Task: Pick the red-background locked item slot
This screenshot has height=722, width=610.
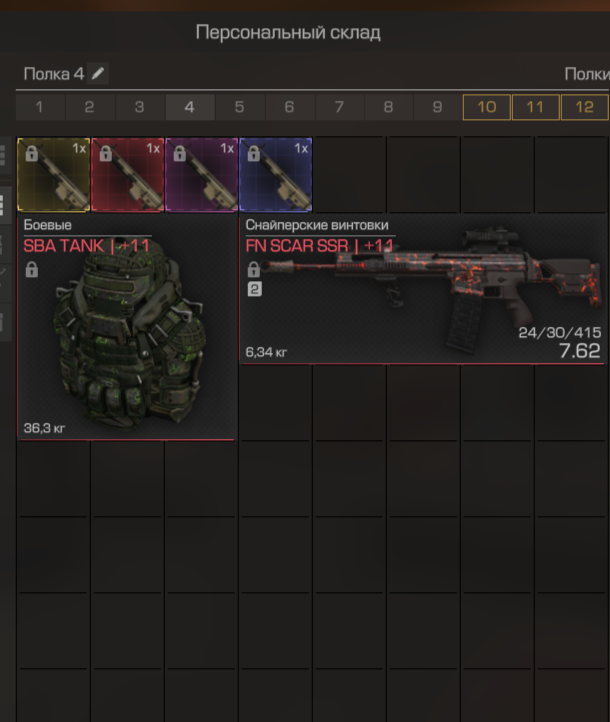Action: (128, 174)
